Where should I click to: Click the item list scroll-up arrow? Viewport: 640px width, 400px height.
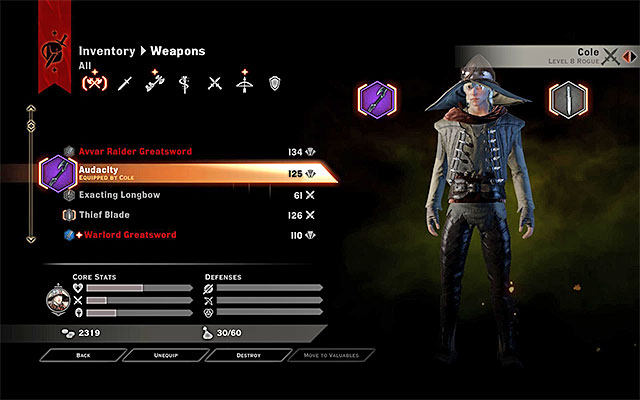click(32, 108)
